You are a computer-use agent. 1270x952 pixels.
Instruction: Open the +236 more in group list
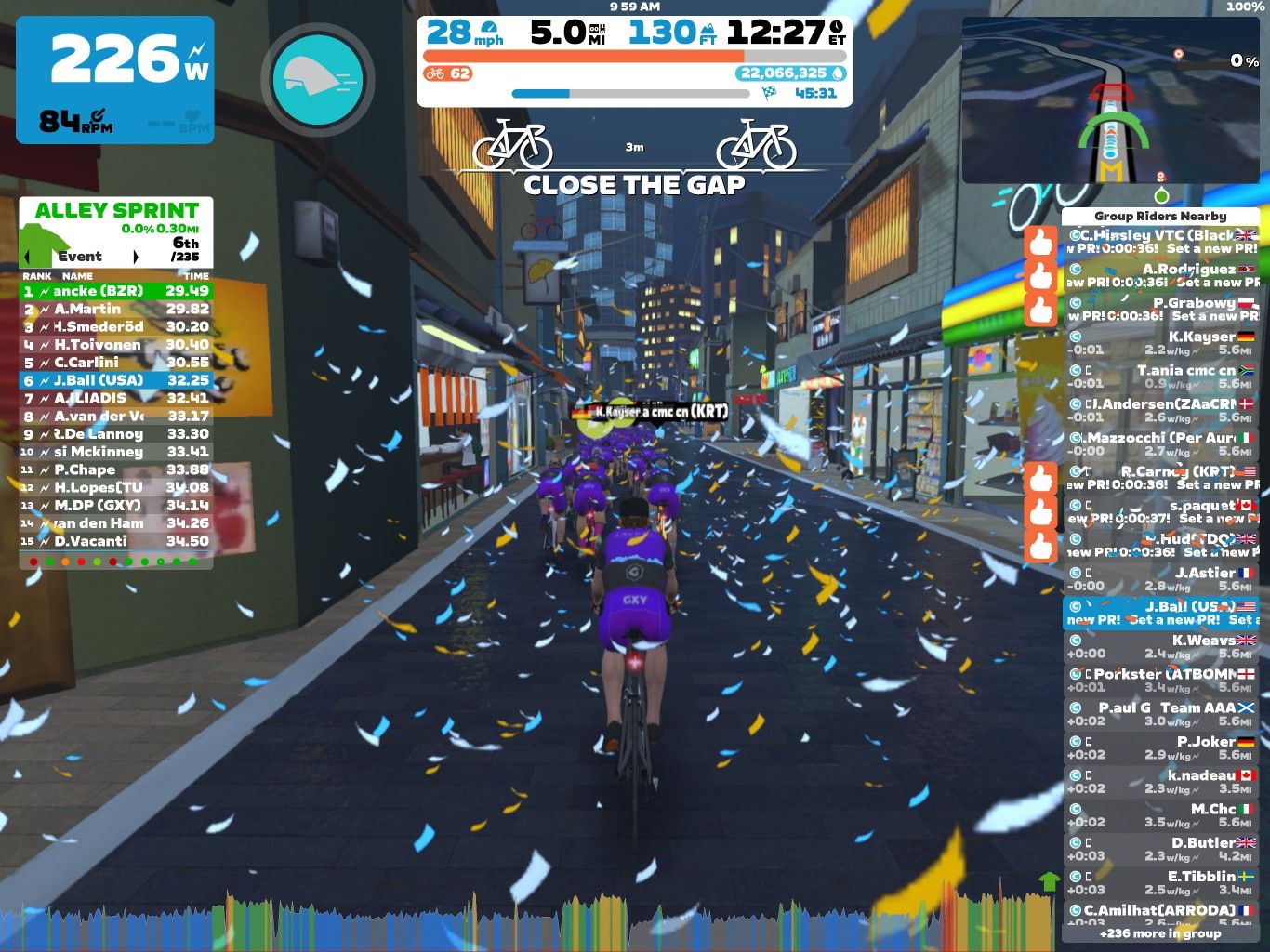coord(1159,933)
